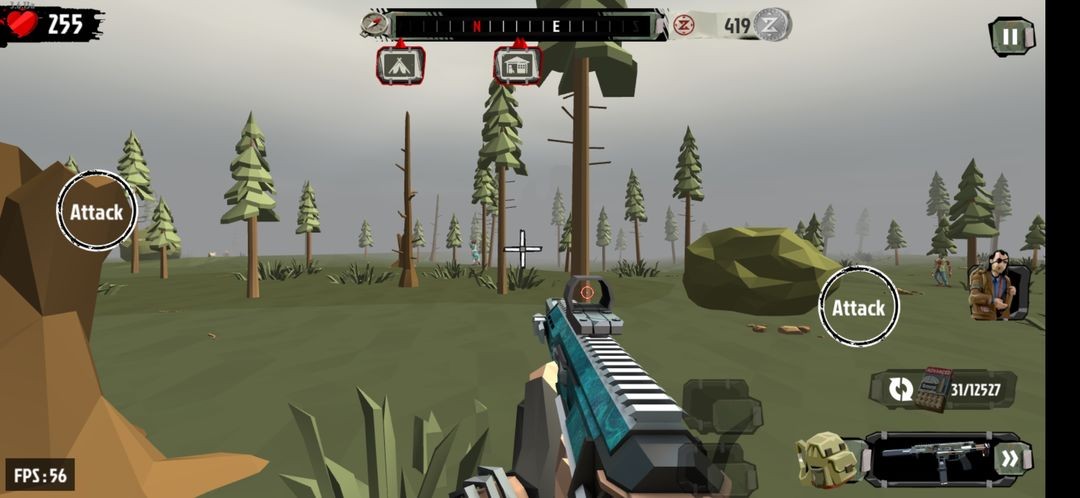Pause the game
This screenshot has height=498, width=1080.
coord(1011,37)
